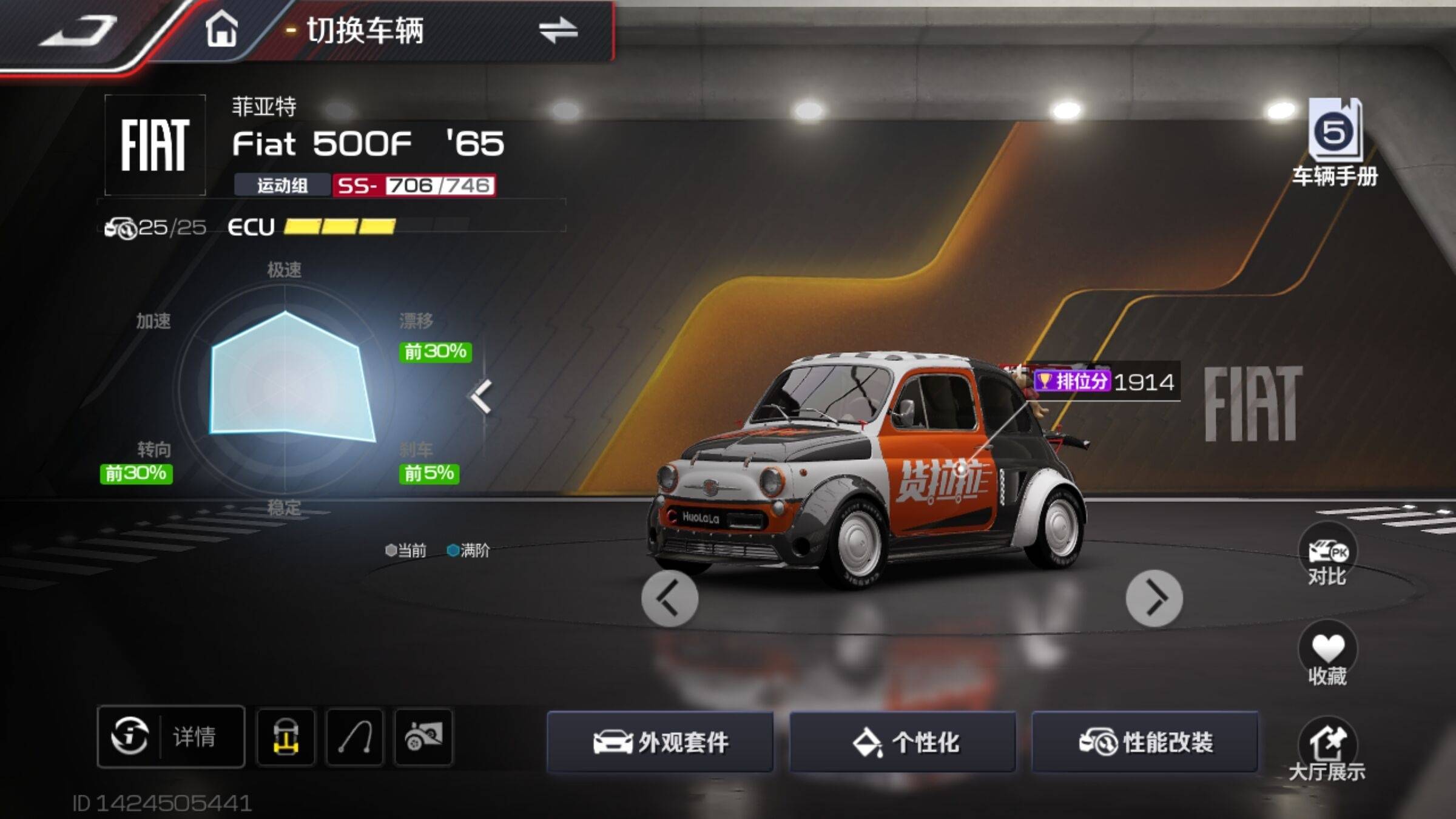Show the next car
1456x819 pixels.
(x=1154, y=598)
